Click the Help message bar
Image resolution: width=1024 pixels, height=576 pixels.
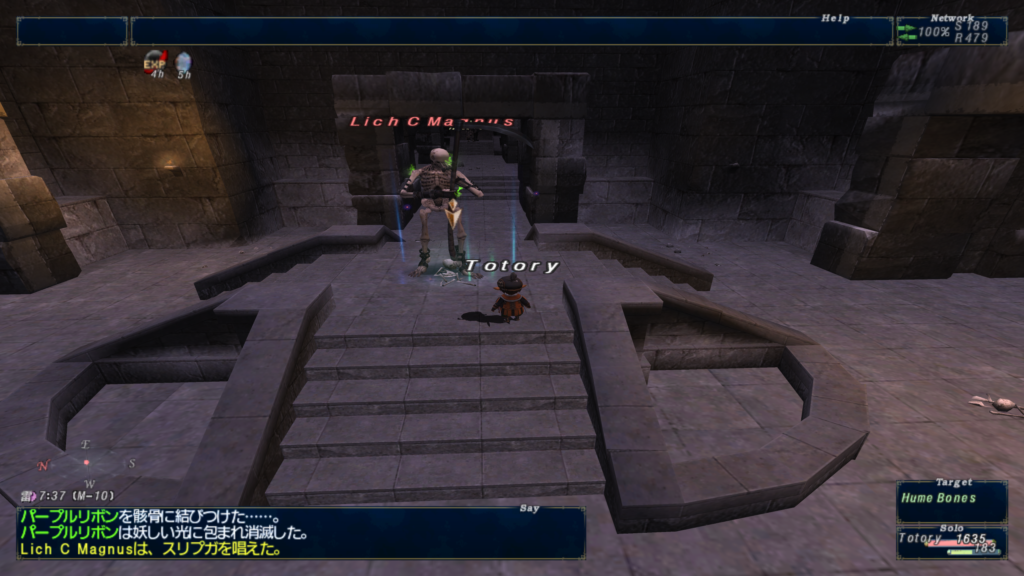[x=511, y=31]
